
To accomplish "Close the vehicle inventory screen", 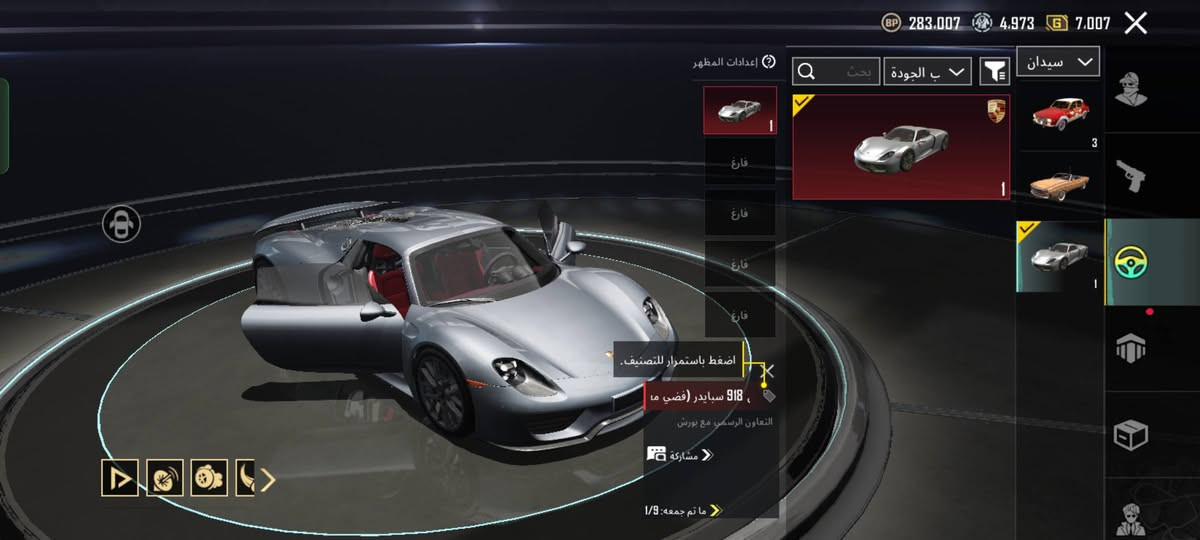I will pos(1135,23).
